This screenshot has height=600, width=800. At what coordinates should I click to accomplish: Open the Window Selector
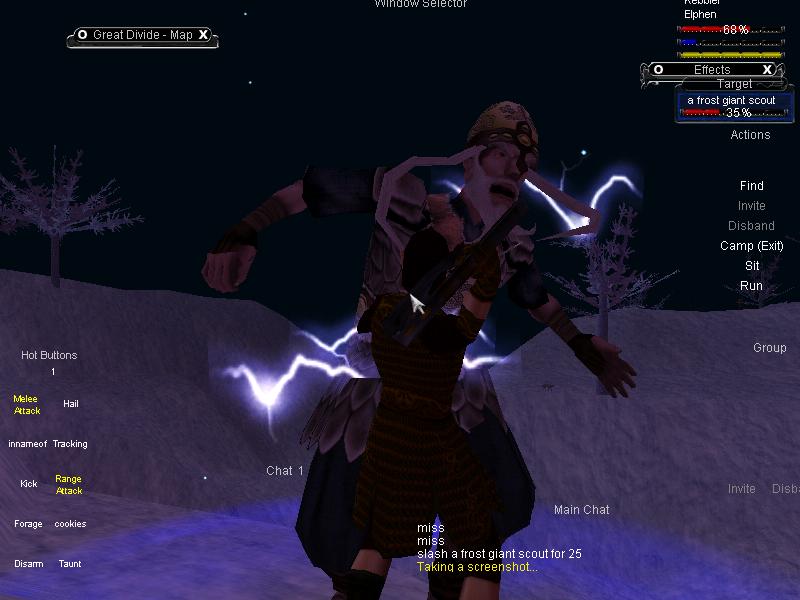point(420,4)
